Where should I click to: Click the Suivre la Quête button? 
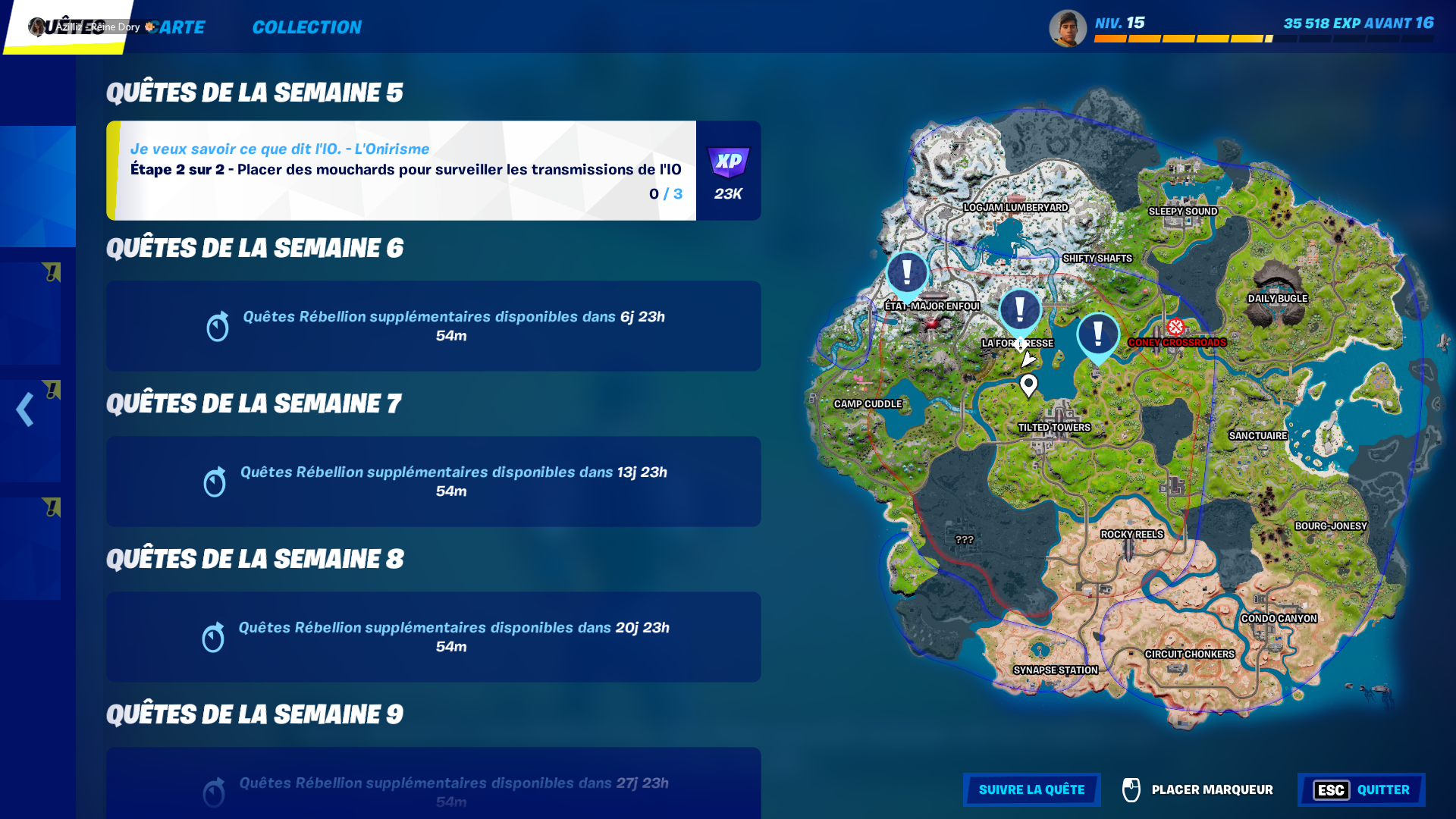point(1031,789)
